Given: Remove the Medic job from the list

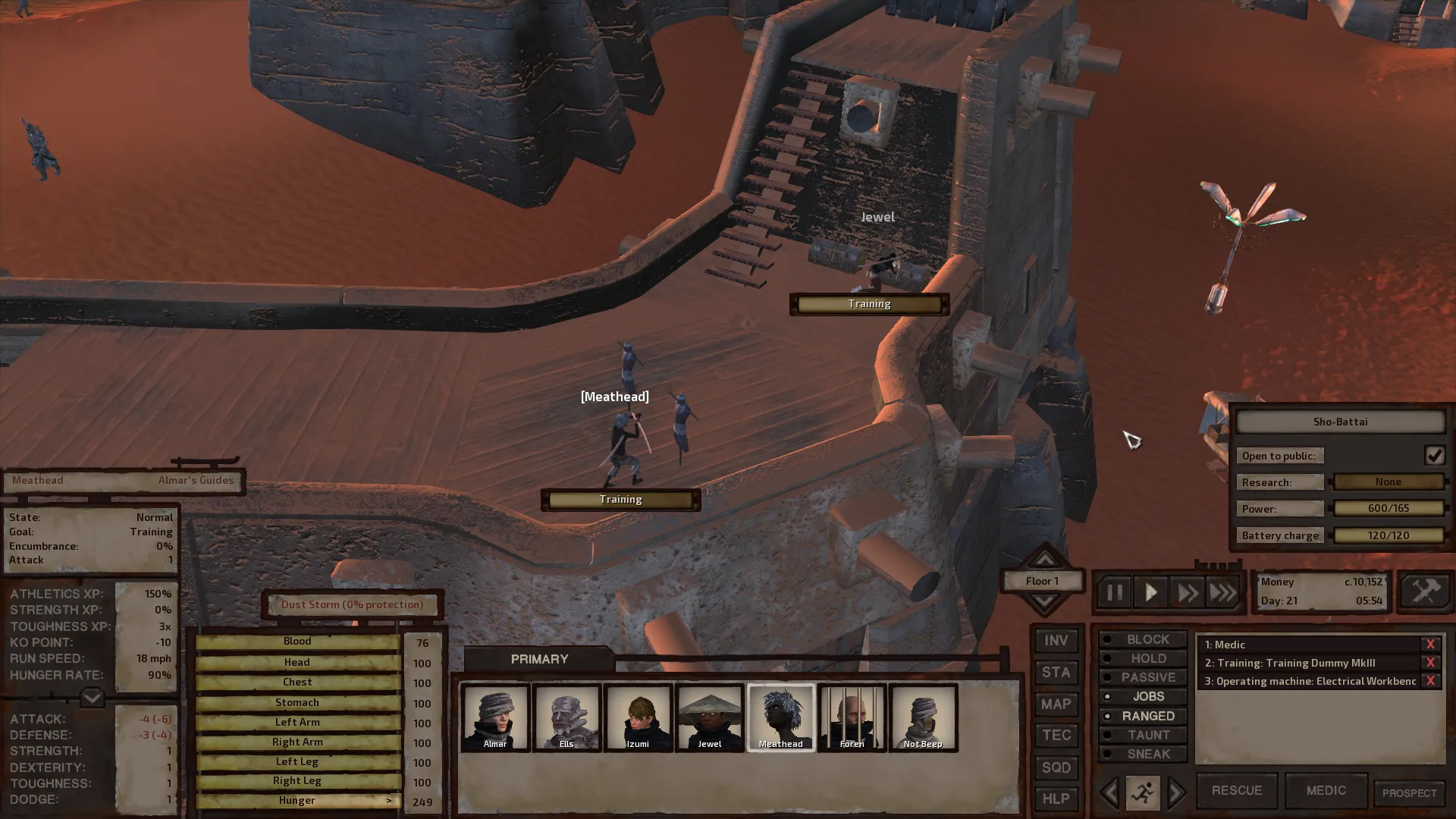Looking at the screenshot, I should pyautogui.click(x=1430, y=645).
